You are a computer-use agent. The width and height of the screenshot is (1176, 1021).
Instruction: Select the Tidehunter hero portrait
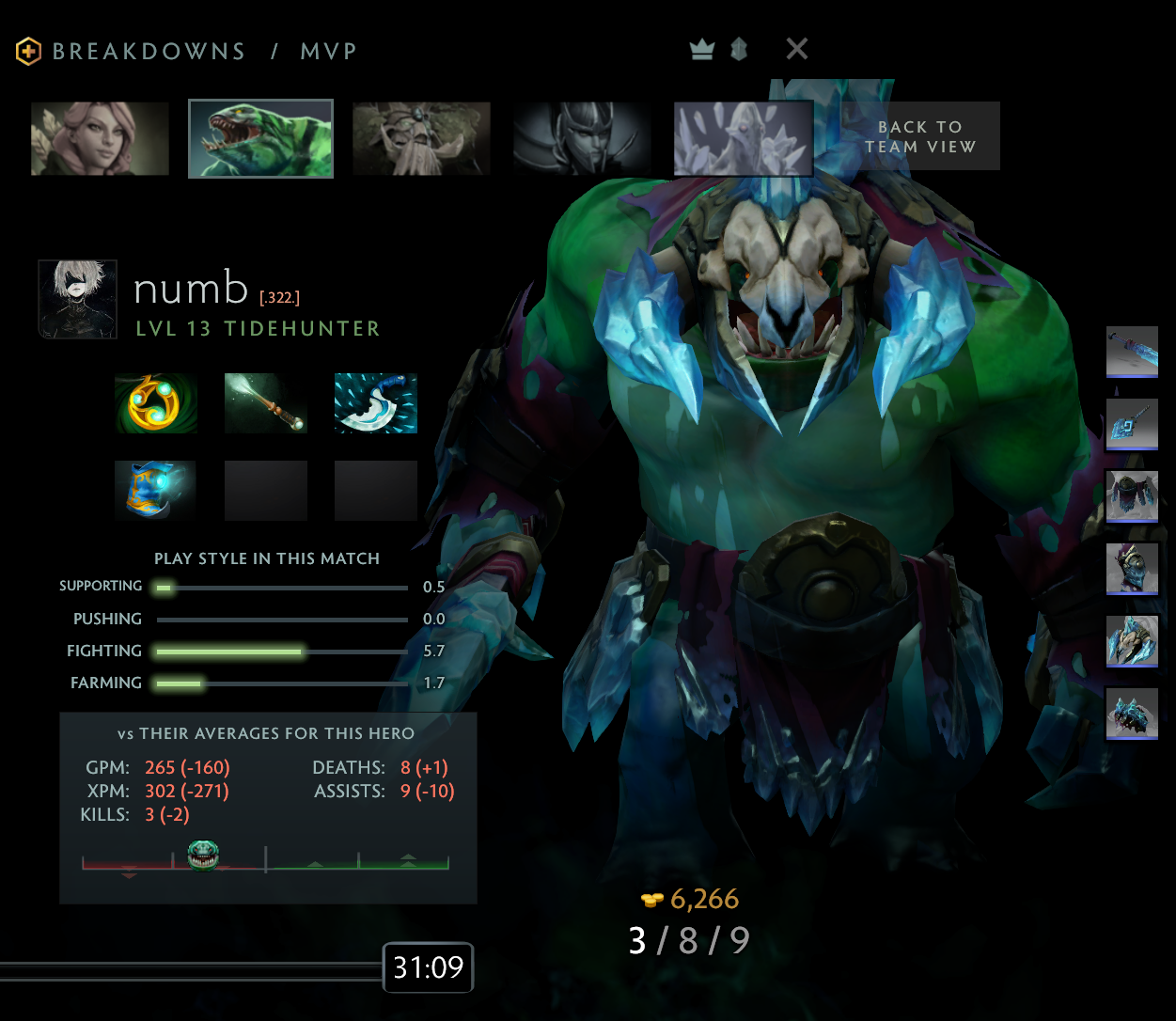point(260,138)
